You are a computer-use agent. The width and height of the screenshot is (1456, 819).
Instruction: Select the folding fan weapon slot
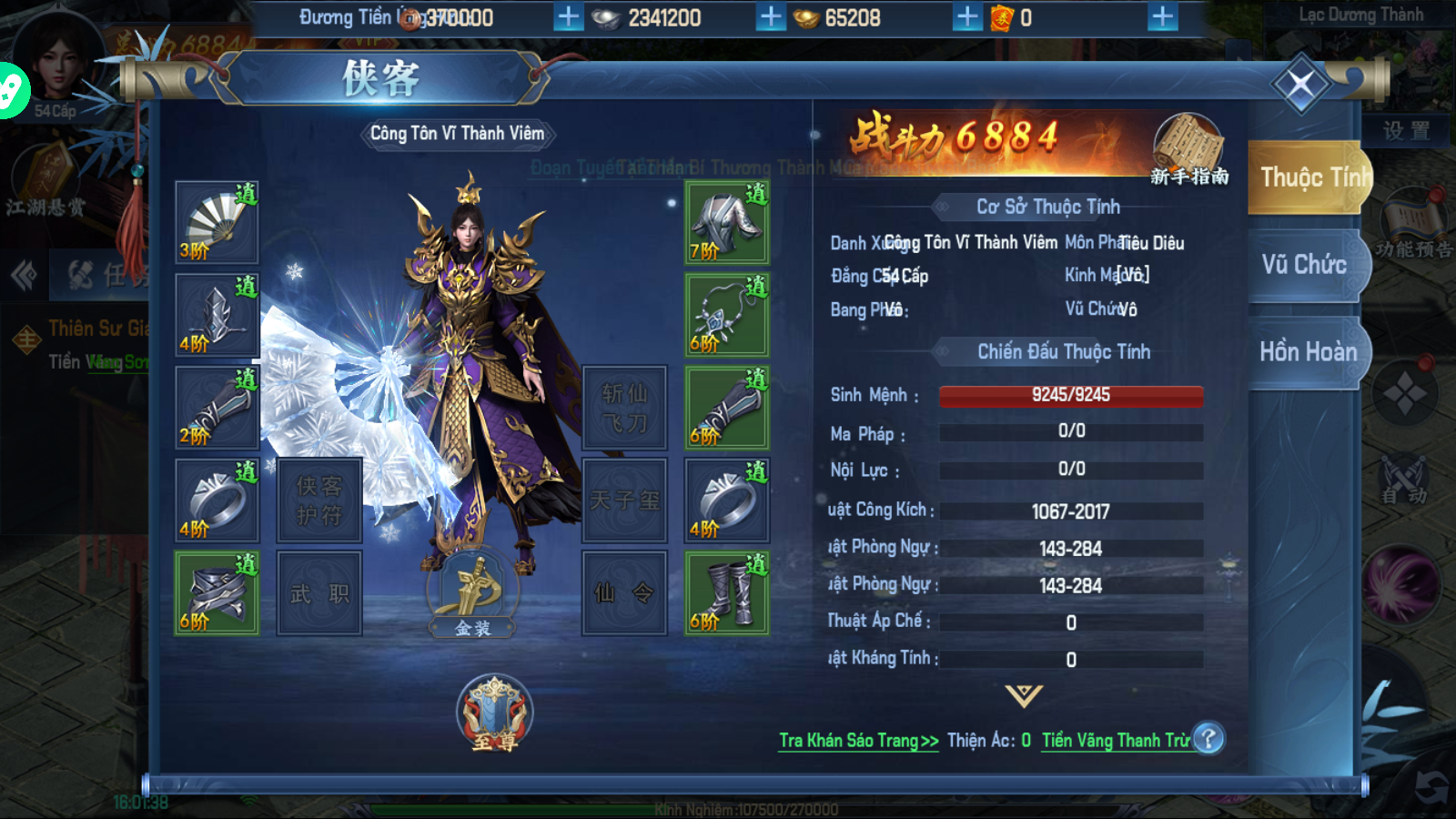coord(217,222)
